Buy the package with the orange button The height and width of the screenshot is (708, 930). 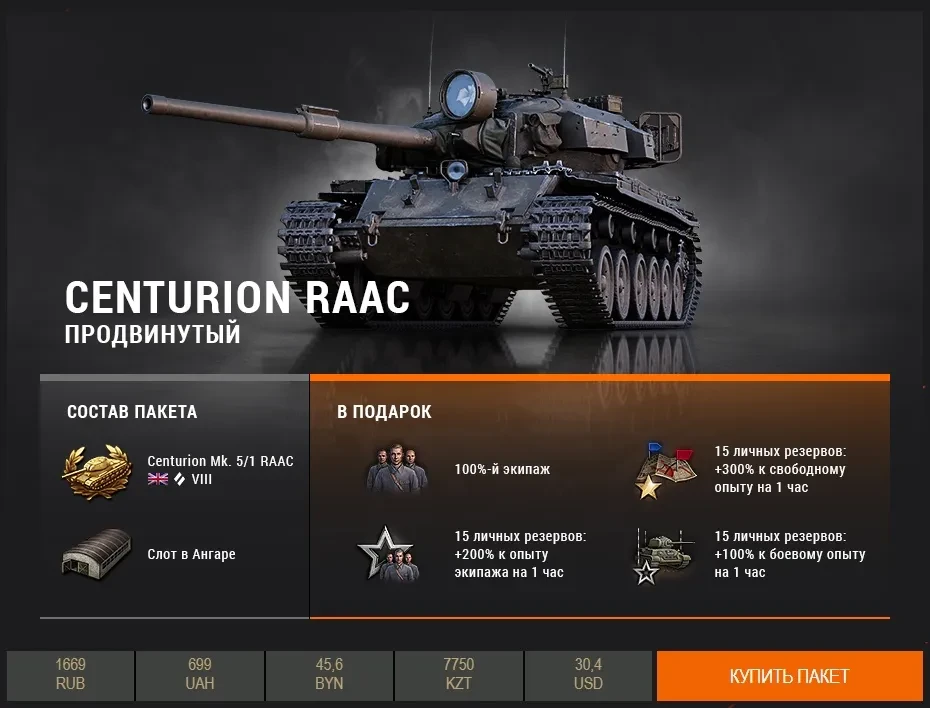[x=789, y=675]
